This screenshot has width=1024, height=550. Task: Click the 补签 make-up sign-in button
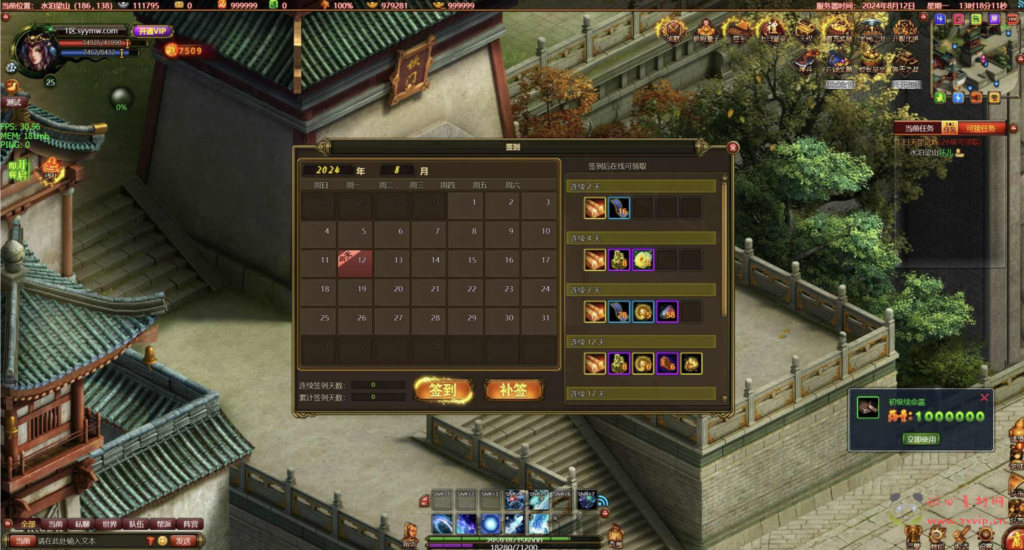click(x=513, y=390)
